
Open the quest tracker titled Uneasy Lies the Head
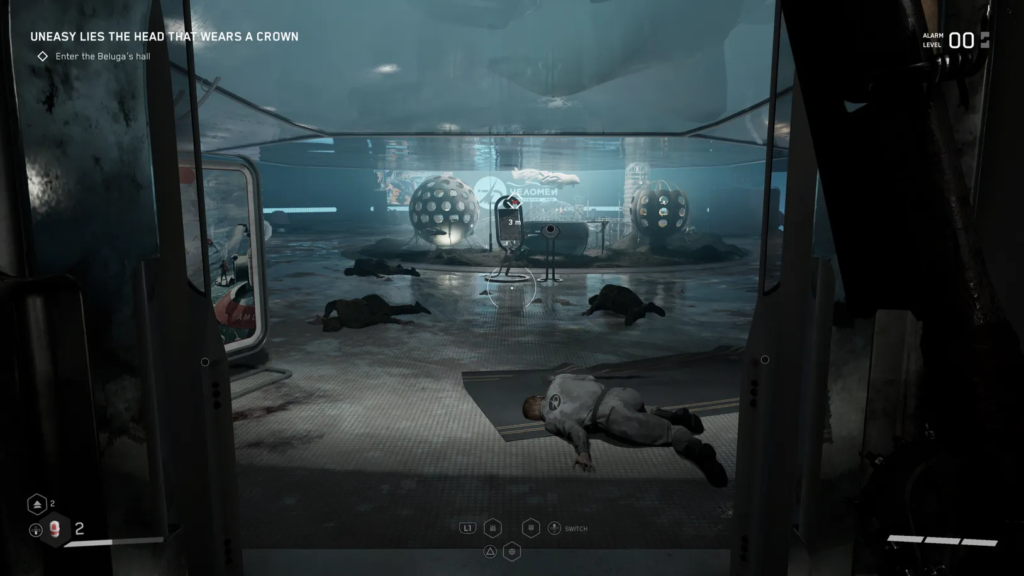pyautogui.click(x=164, y=37)
